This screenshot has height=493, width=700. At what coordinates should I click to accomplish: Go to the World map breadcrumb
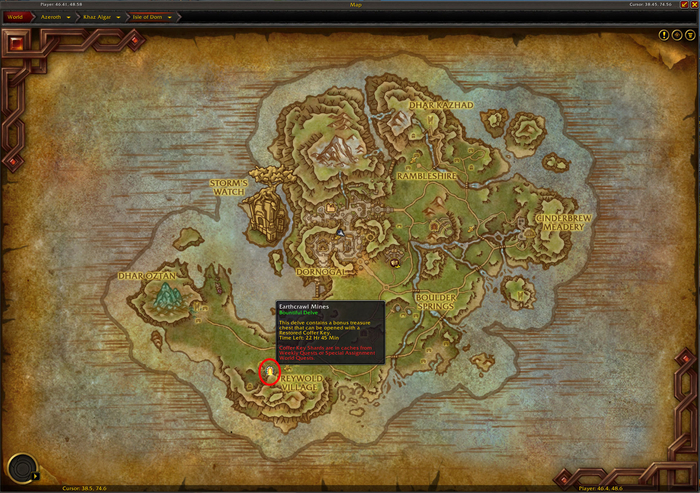pyautogui.click(x=14, y=17)
